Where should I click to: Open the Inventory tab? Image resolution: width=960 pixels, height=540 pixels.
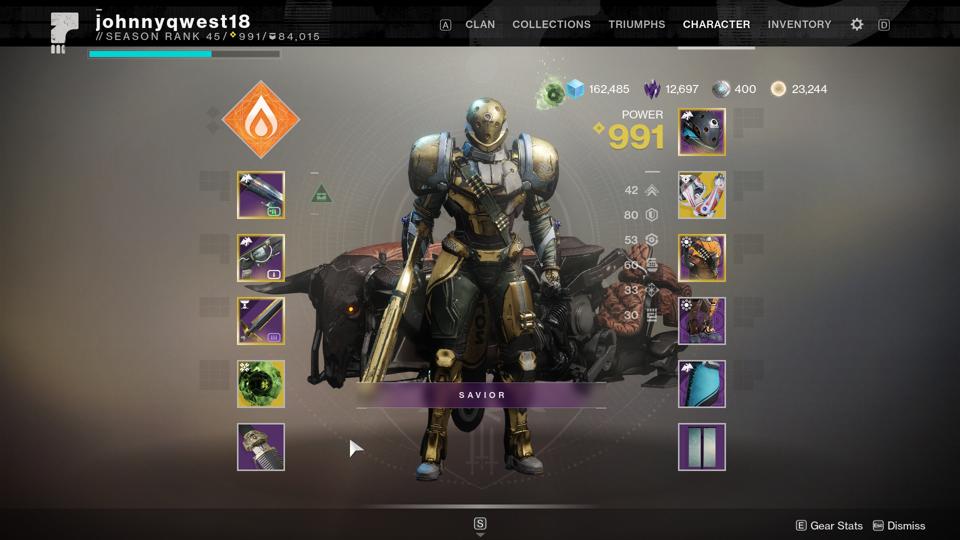point(799,24)
